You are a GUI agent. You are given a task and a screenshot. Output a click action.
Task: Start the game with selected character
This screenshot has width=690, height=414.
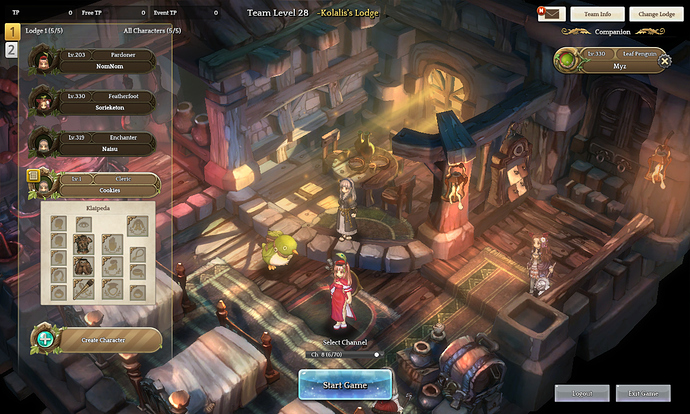345,385
